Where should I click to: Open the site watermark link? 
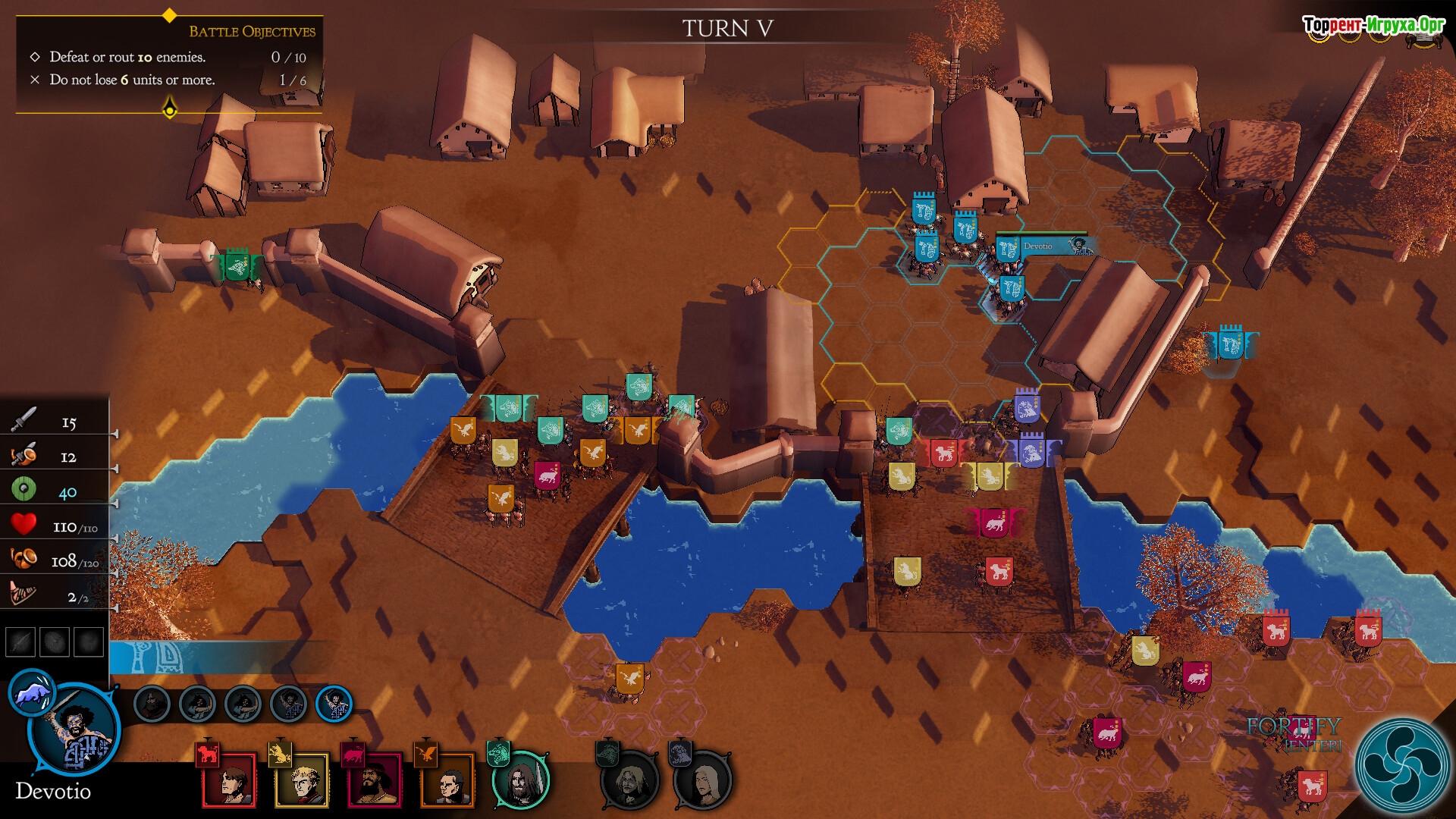(1373, 25)
